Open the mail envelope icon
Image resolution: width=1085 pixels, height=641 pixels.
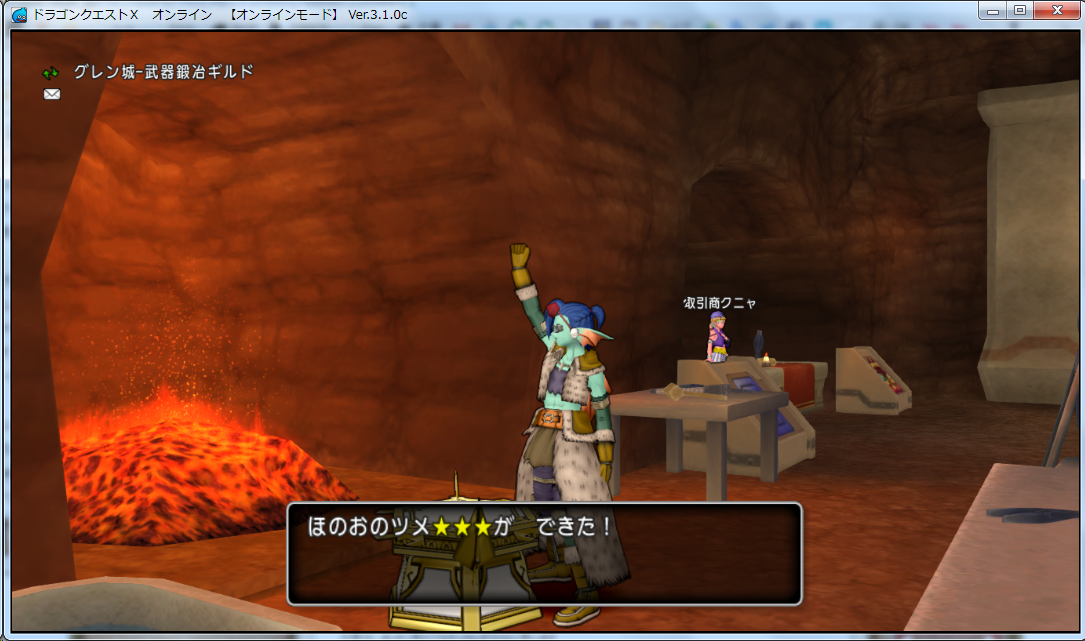pos(52,94)
